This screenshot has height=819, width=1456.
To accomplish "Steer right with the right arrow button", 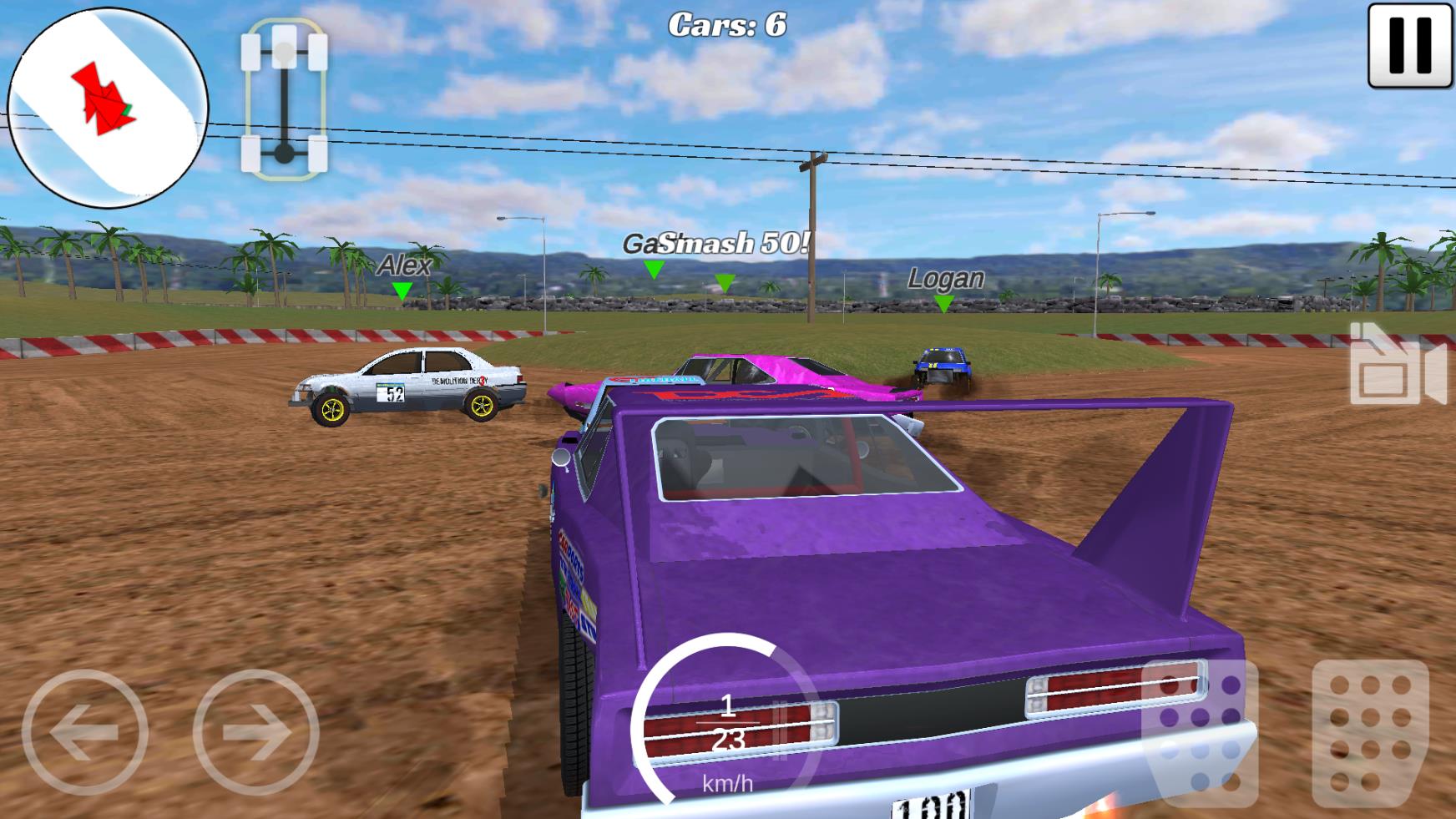I will pos(256,732).
